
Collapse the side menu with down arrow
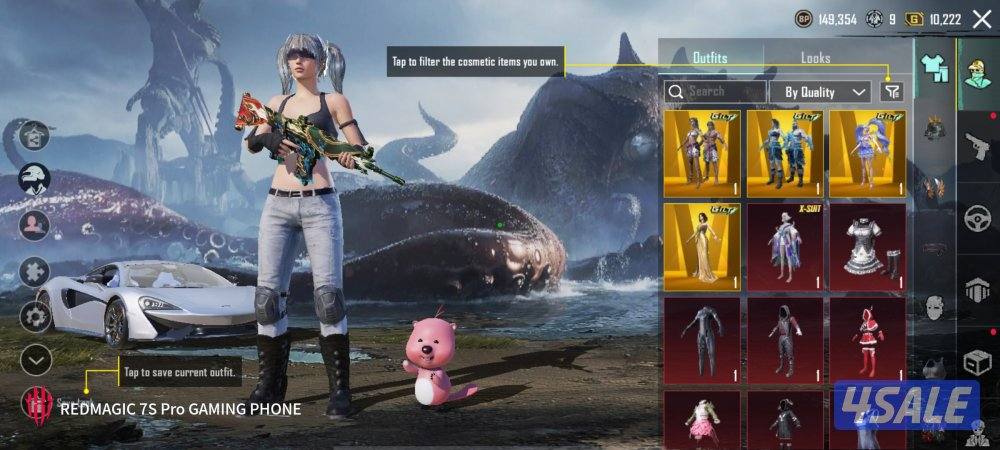point(36,358)
